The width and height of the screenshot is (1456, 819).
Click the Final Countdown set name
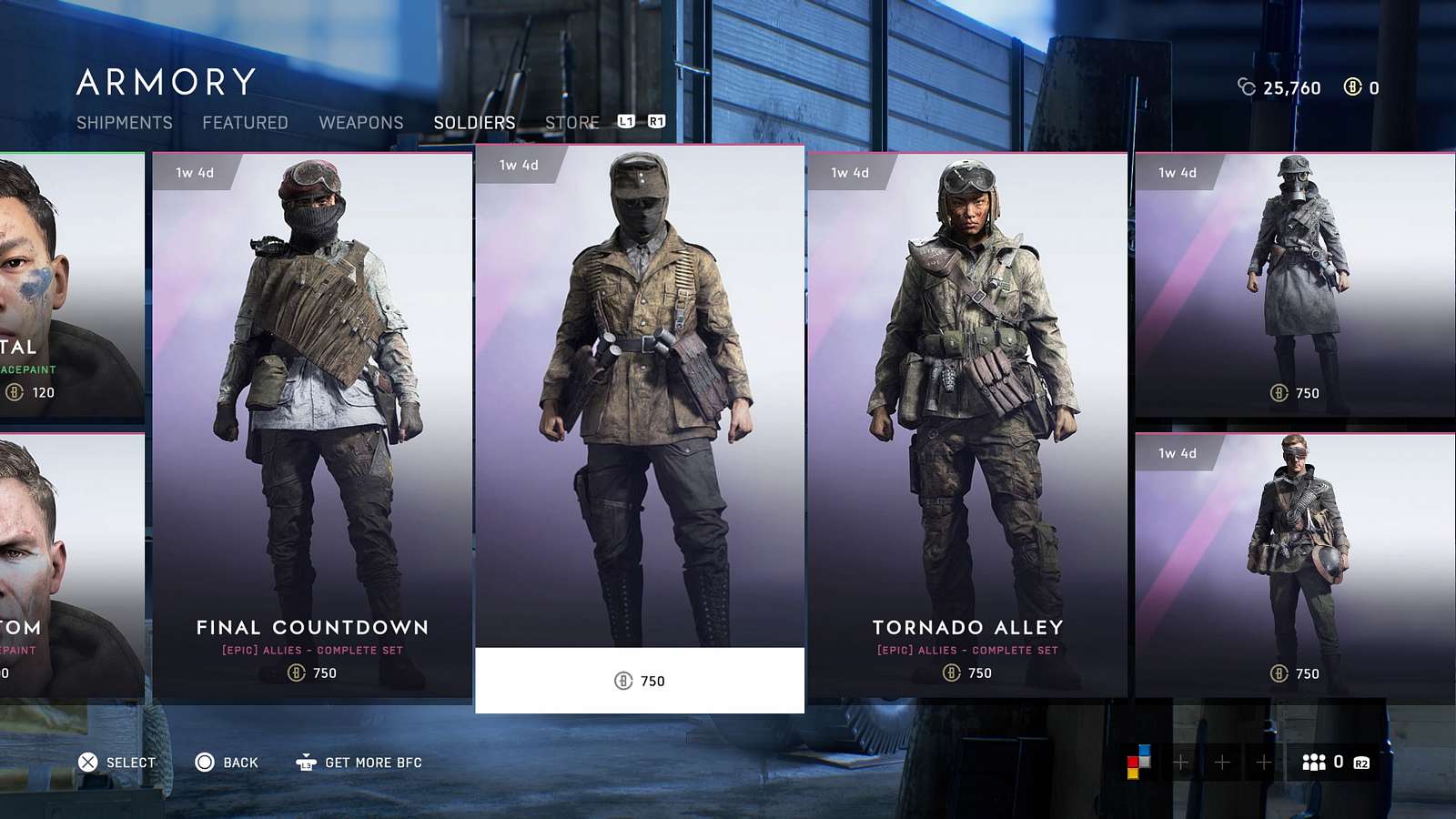[x=311, y=627]
